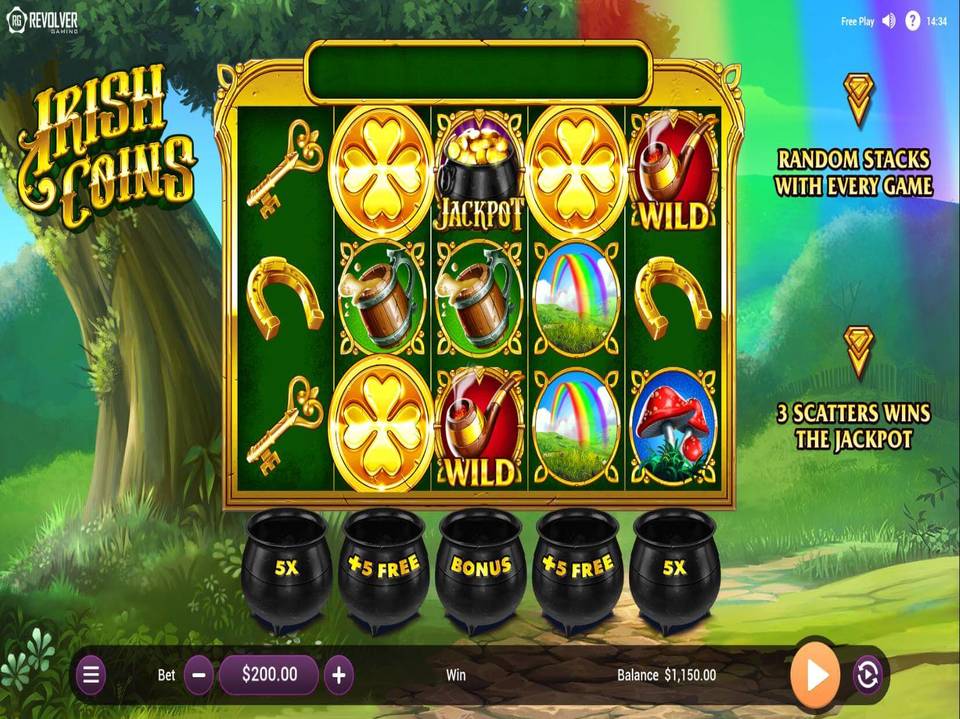This screenshot has width=960, height=719.
Task: Decrease the bet with the minus button
Action: click(x=198, y=675)
